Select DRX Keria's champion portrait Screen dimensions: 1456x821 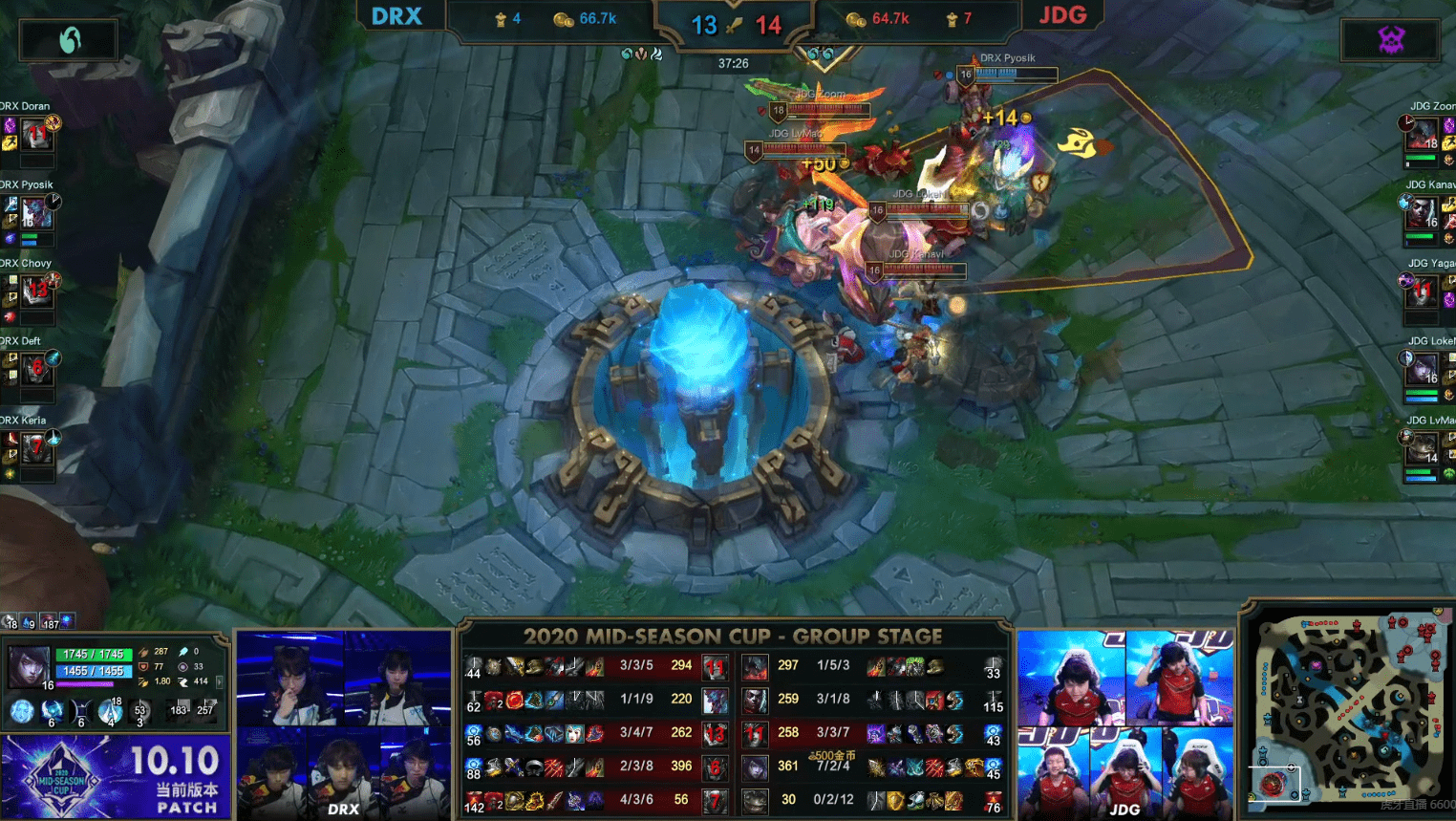pyautogui.click(x=36, y=447)
